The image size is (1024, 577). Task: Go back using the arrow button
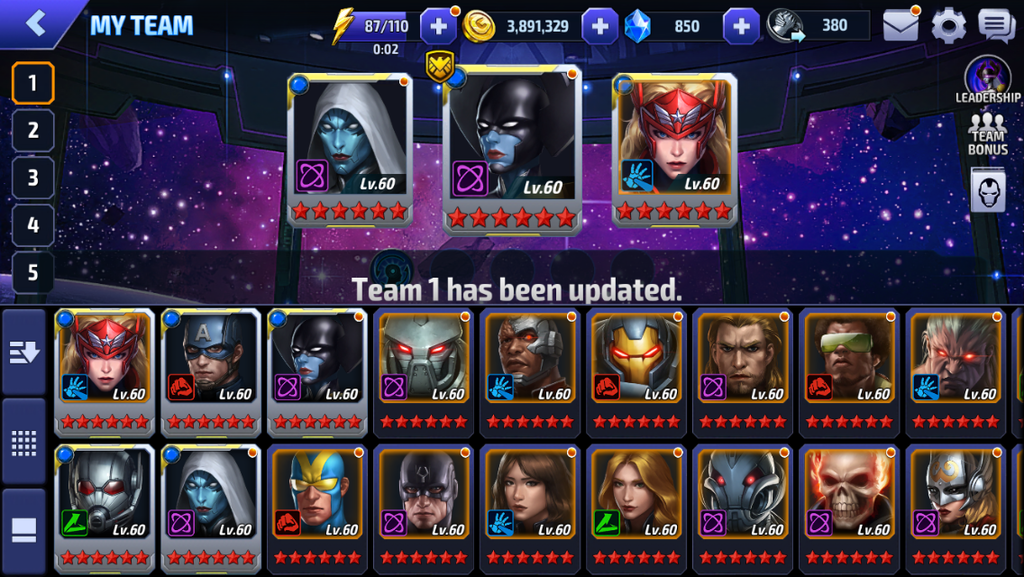37,23
